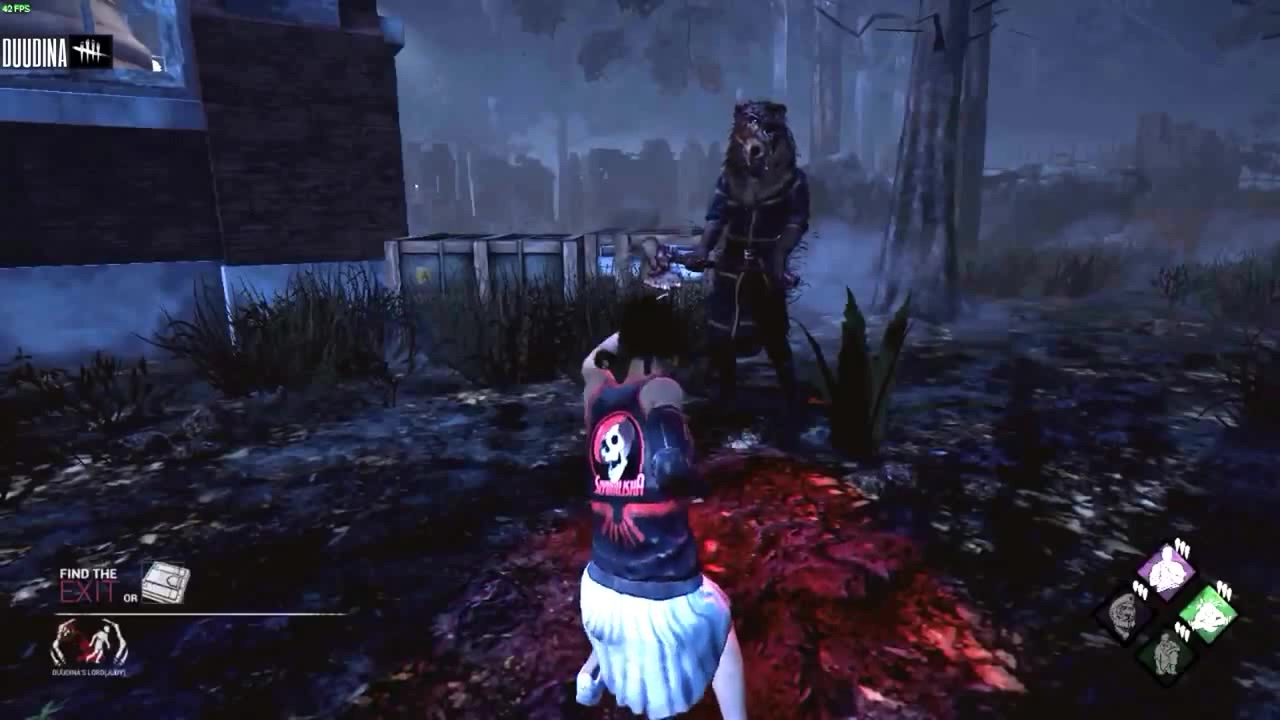Click the token marks on the left perk

tap(1140, 590)
